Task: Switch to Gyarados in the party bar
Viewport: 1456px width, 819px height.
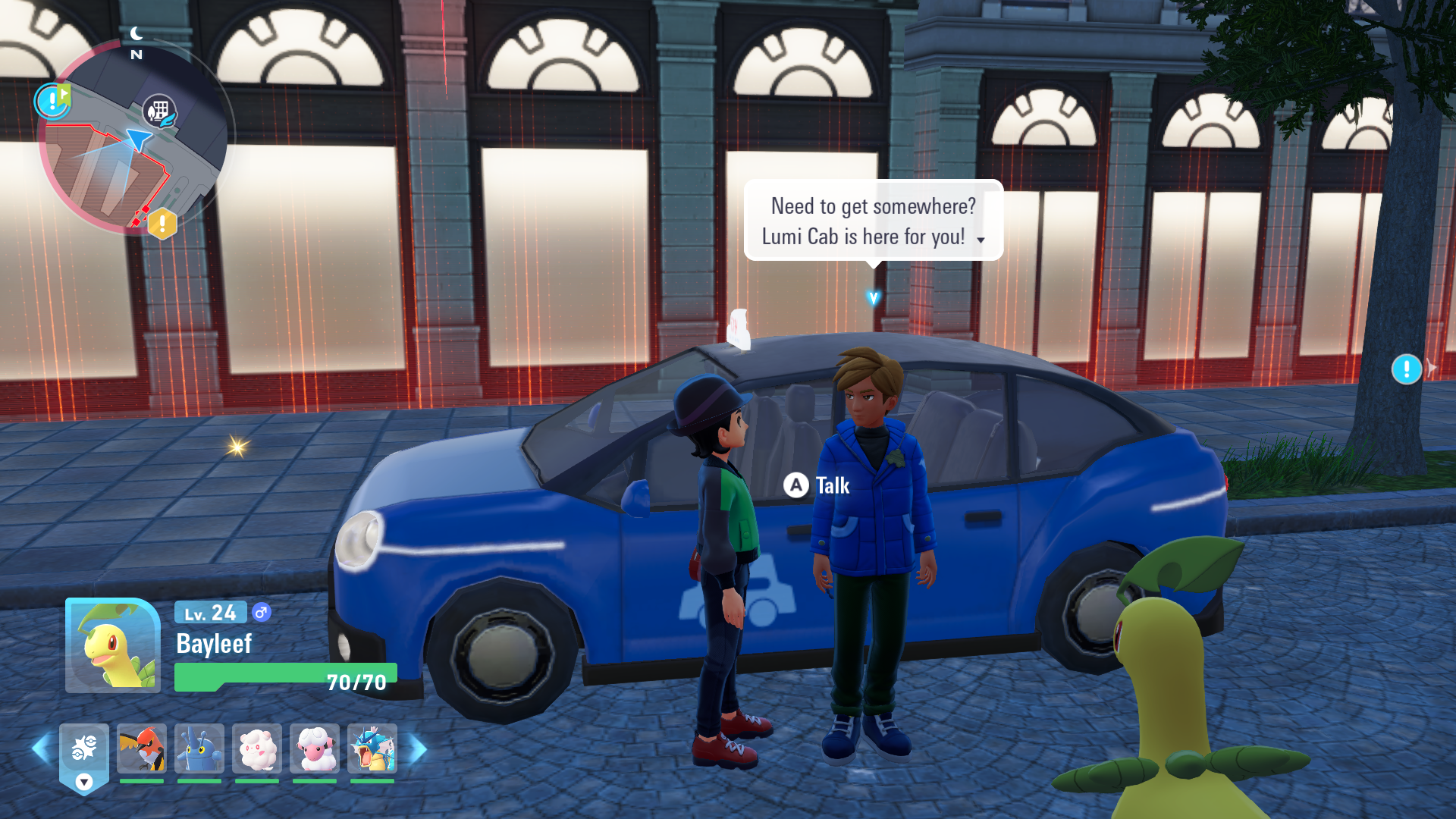Action: point(372,749)
